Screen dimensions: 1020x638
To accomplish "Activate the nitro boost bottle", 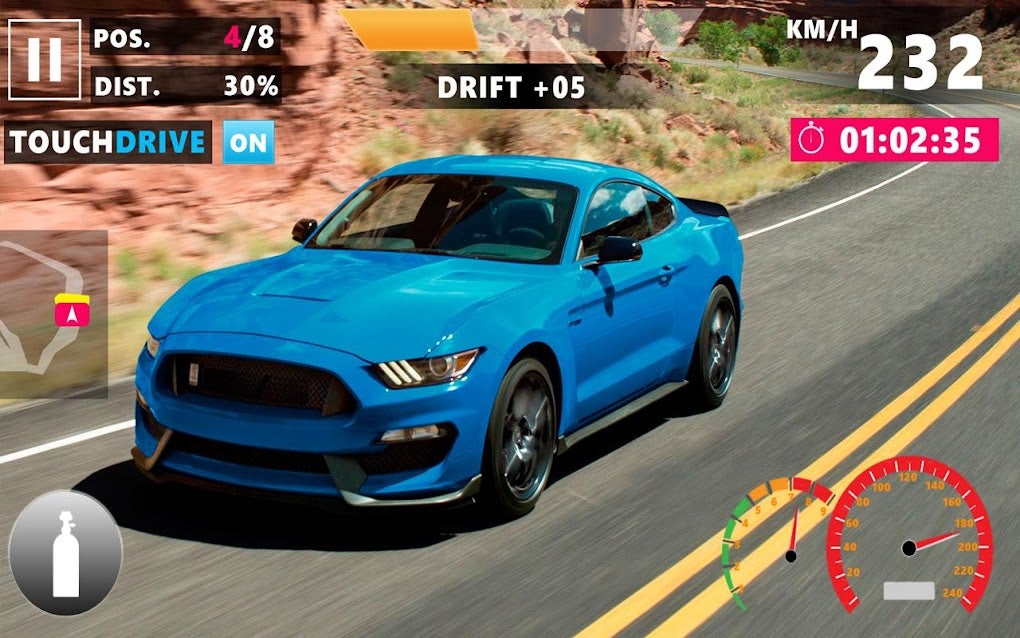I will tap(66, 553).
